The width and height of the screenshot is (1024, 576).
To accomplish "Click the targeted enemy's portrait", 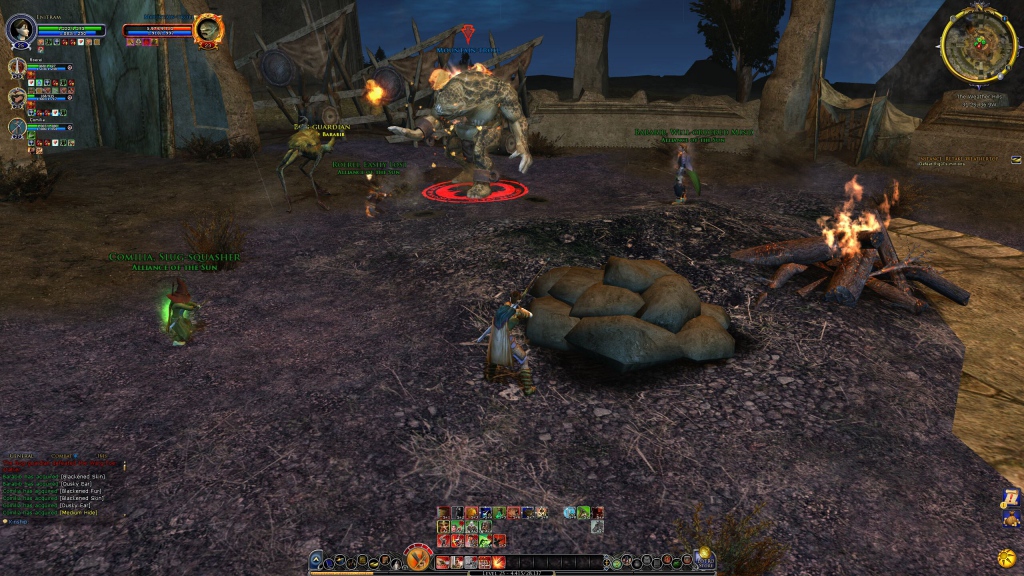I will 208,29.
